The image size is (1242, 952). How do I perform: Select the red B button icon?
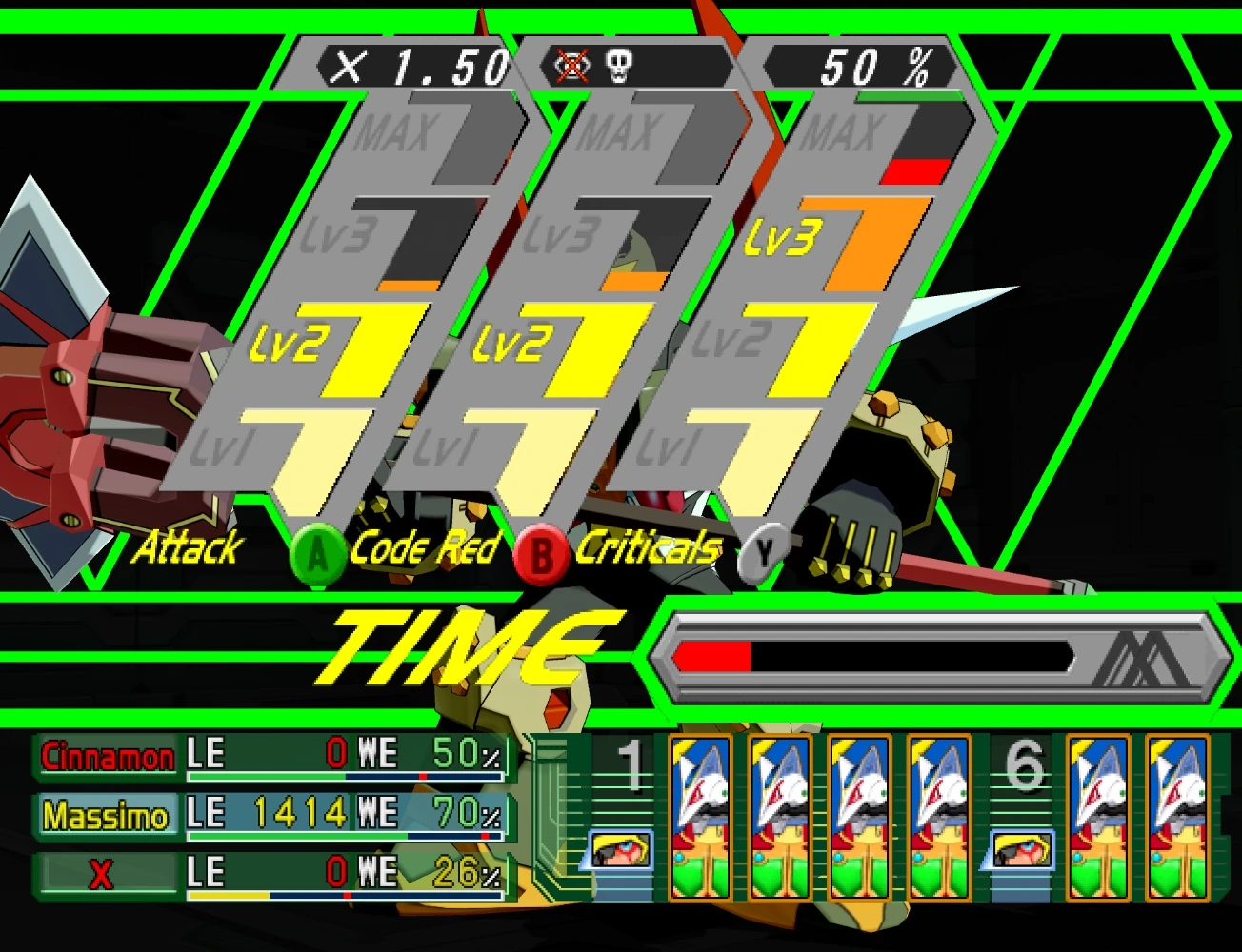(x=541, y=552)
